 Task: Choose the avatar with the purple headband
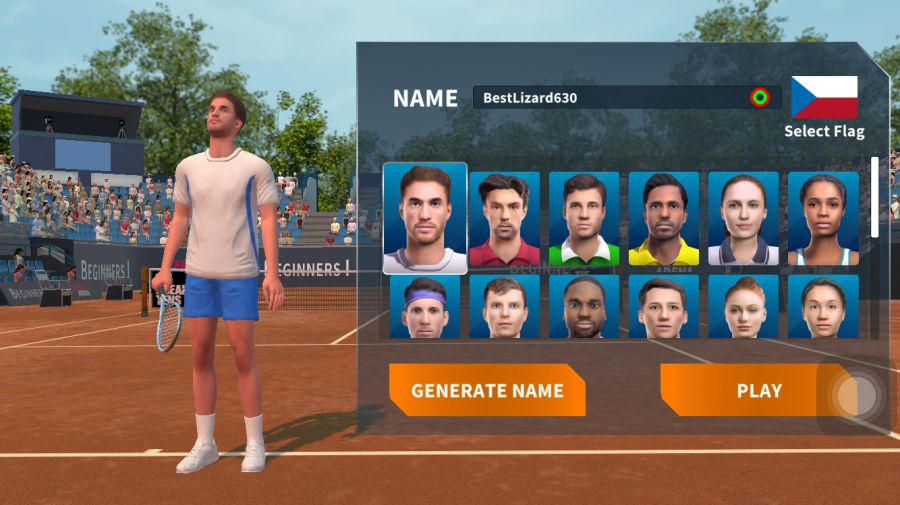(x=425, y=307)
